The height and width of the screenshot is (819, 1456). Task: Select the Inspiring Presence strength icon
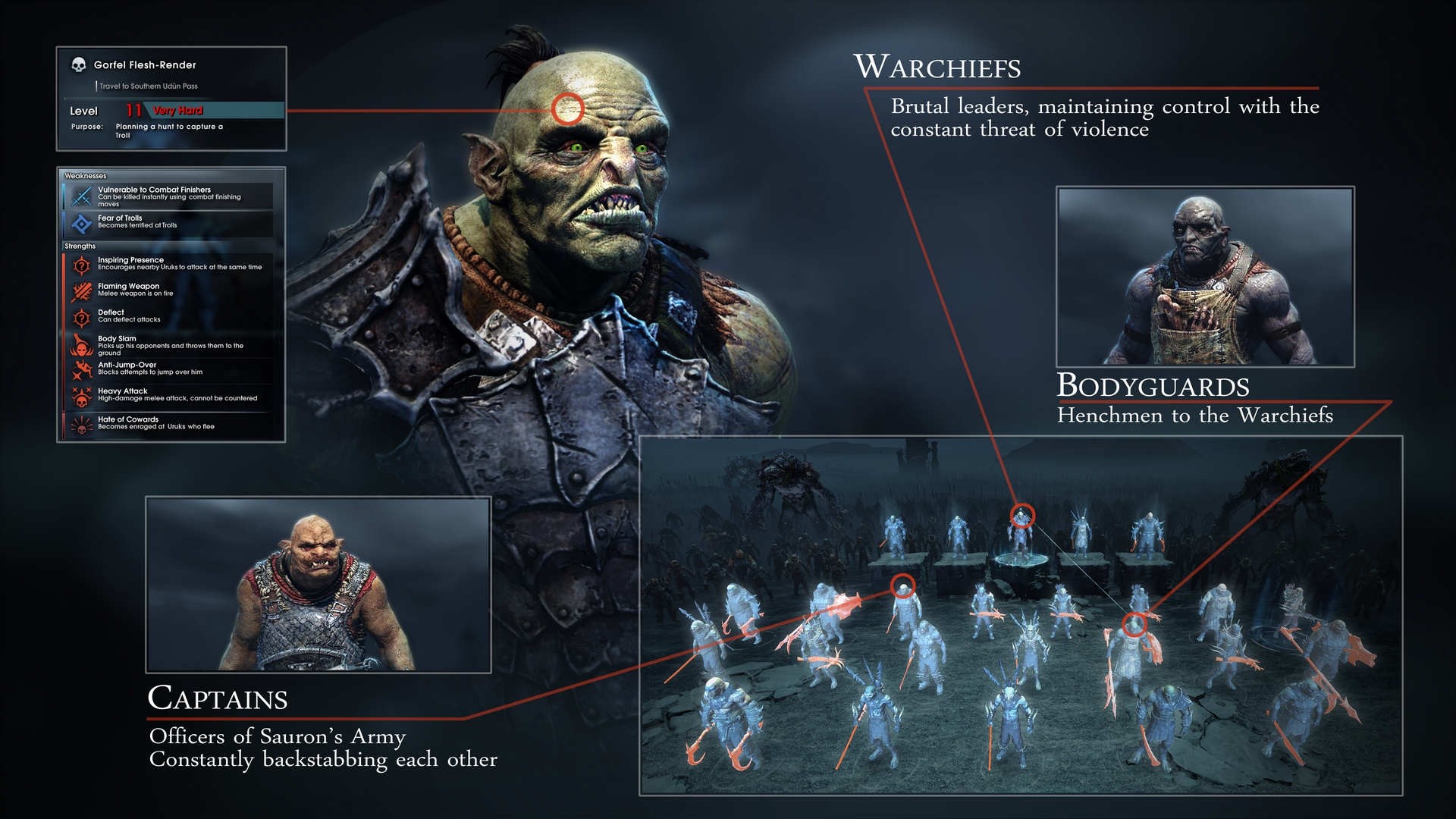[83, 265]
